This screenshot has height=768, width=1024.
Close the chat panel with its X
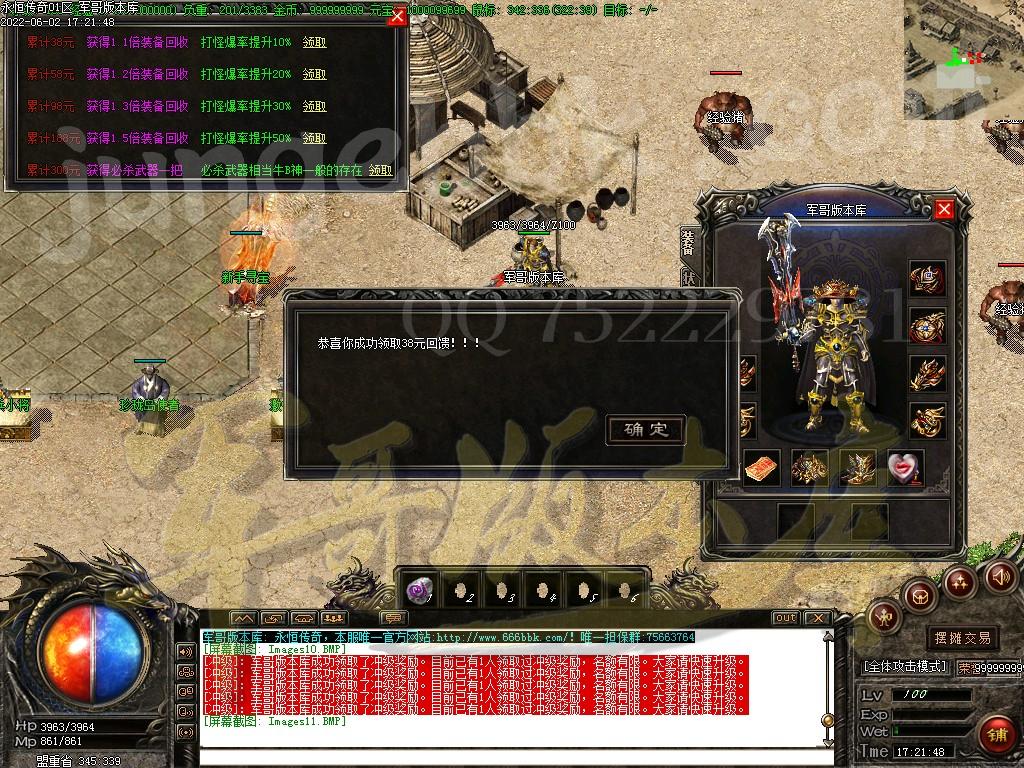(817, 618)
